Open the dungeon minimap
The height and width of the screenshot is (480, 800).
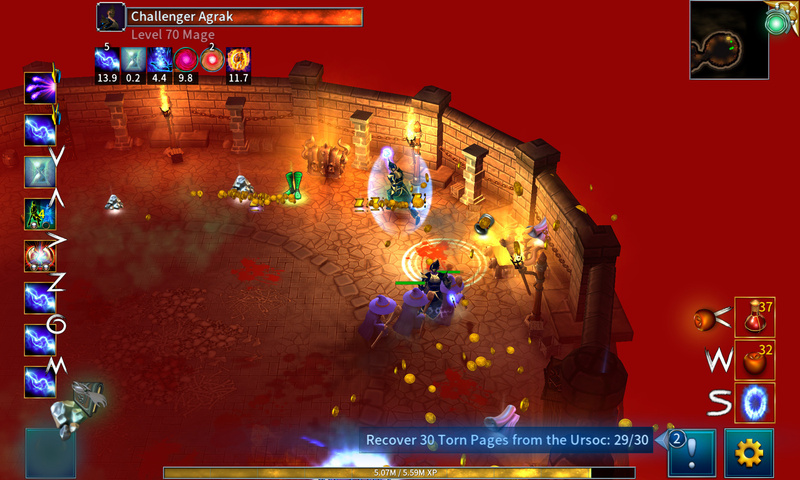click(729, 40)
